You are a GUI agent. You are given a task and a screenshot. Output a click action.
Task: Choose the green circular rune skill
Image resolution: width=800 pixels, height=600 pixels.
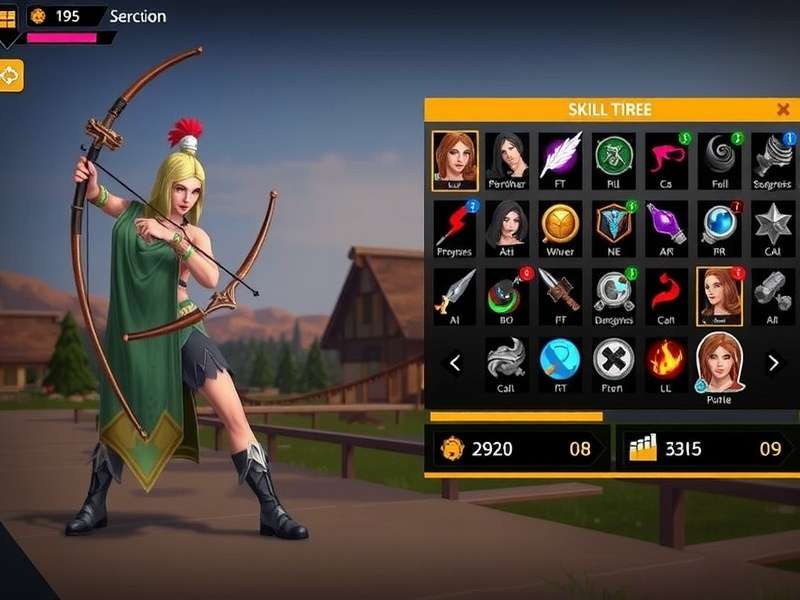[x=614, y=155]
